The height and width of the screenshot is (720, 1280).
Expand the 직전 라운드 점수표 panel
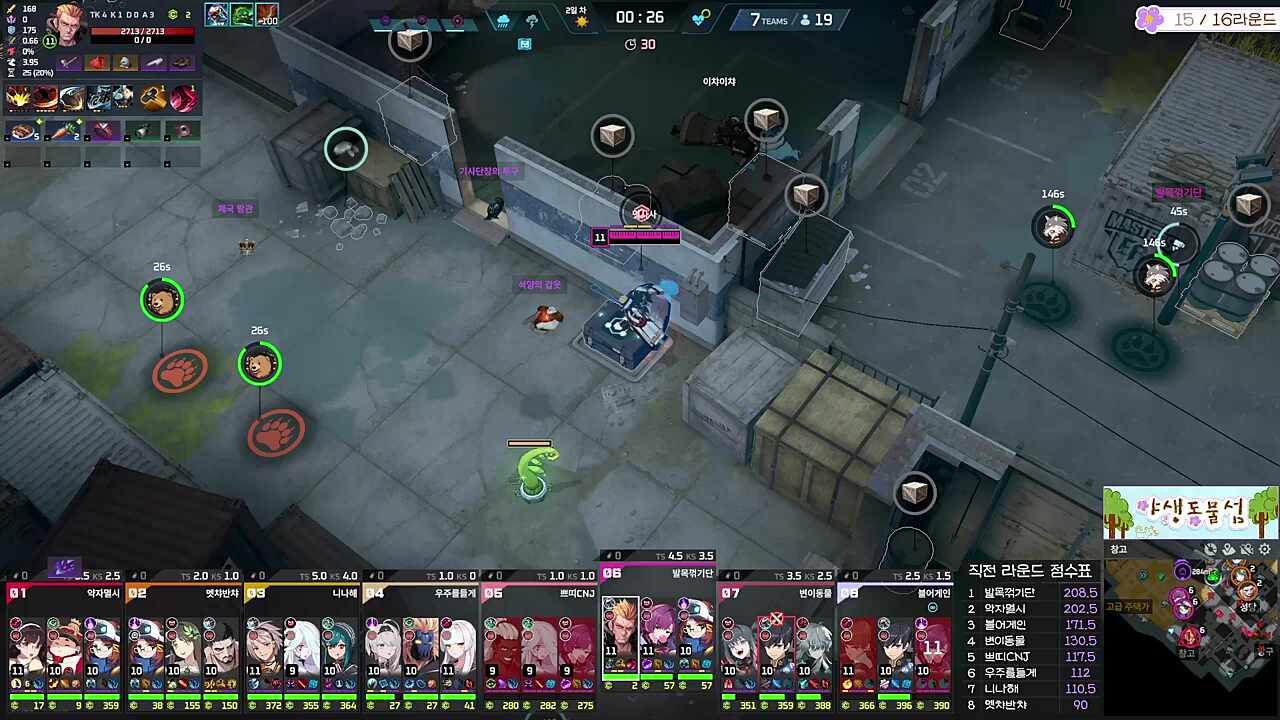click(x=1030, y=570)
